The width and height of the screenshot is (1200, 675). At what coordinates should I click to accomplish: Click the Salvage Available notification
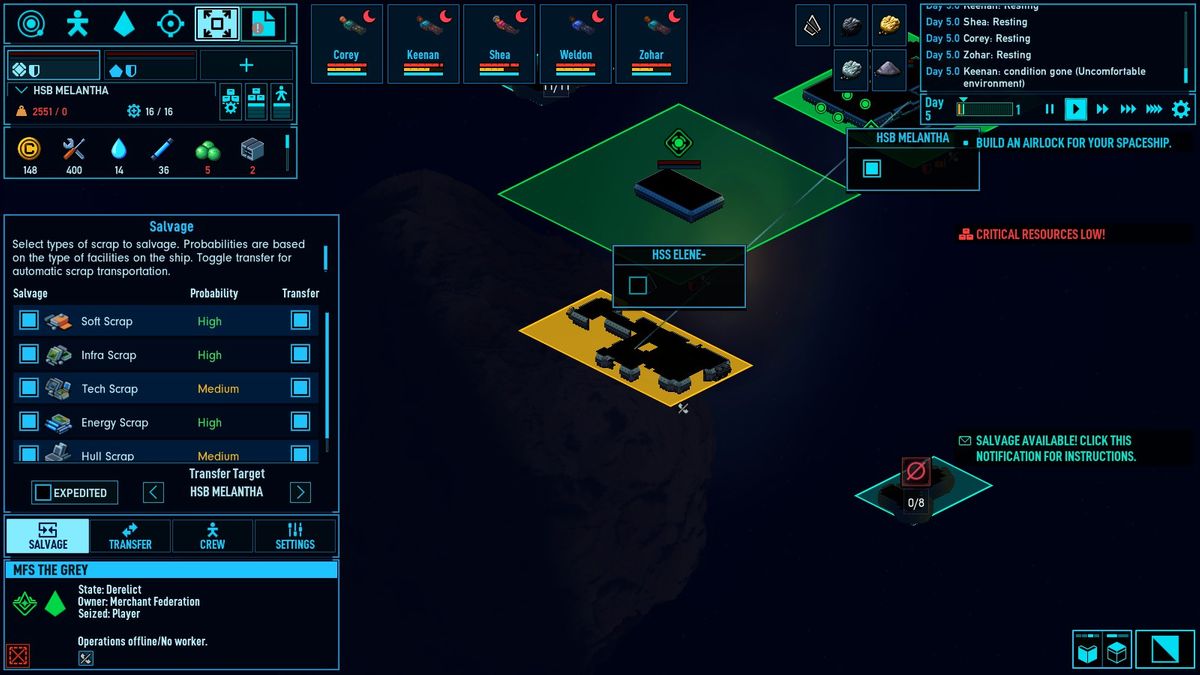click(1055, 448)
